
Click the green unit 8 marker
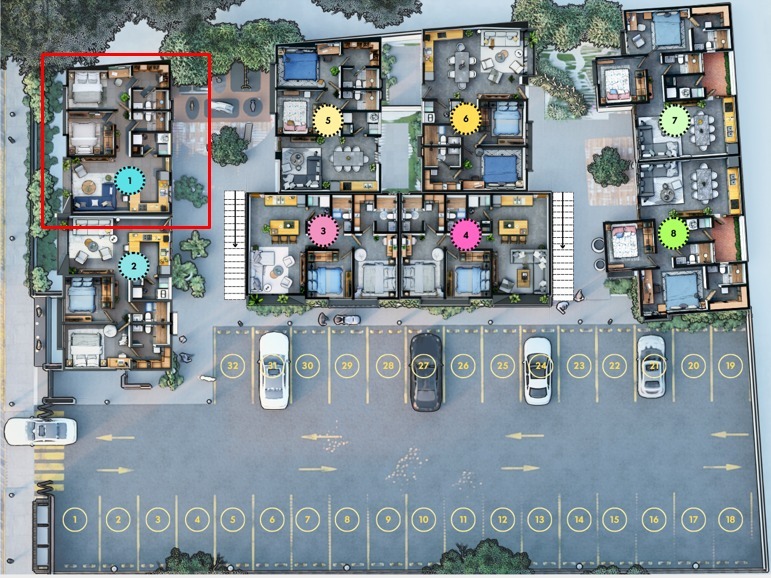tap(673, 234)
